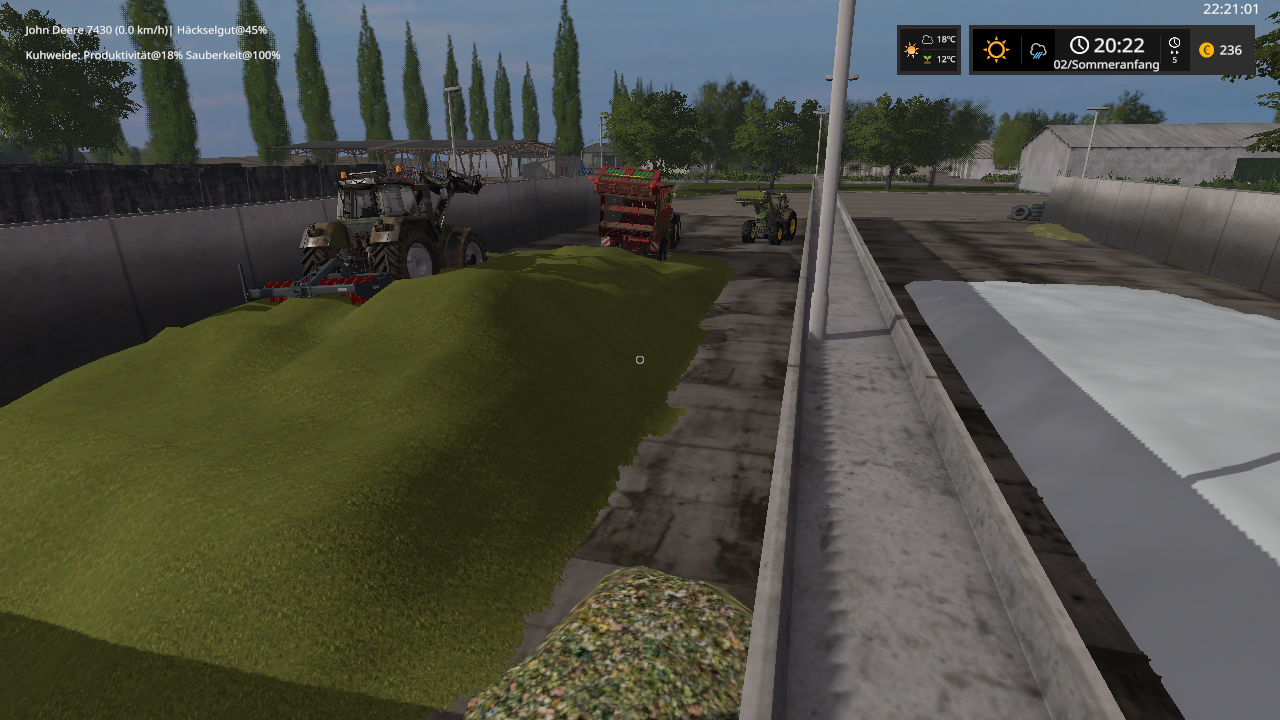Click the sunny current-weather icon
The image size is (1280, 720).
tap(996, 50)
